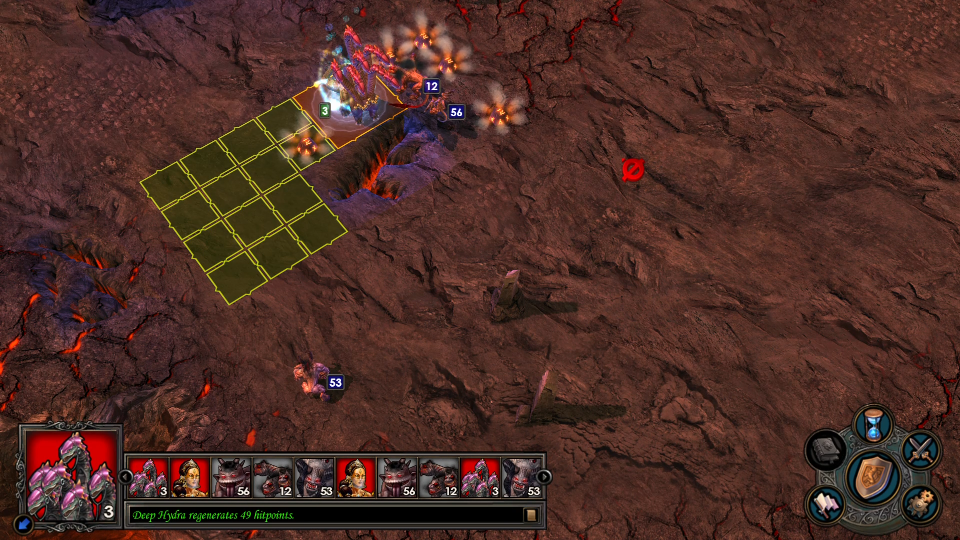Shift the initiative bar with its left arrow

point(126,477)
